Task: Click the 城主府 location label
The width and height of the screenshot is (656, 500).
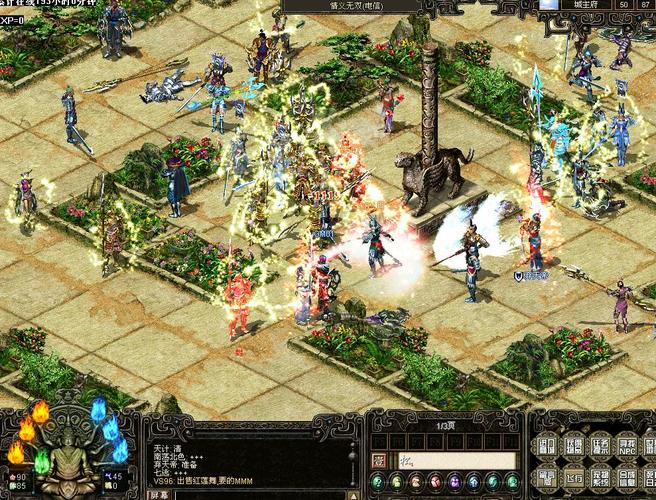Action: [x=586, y=5]
